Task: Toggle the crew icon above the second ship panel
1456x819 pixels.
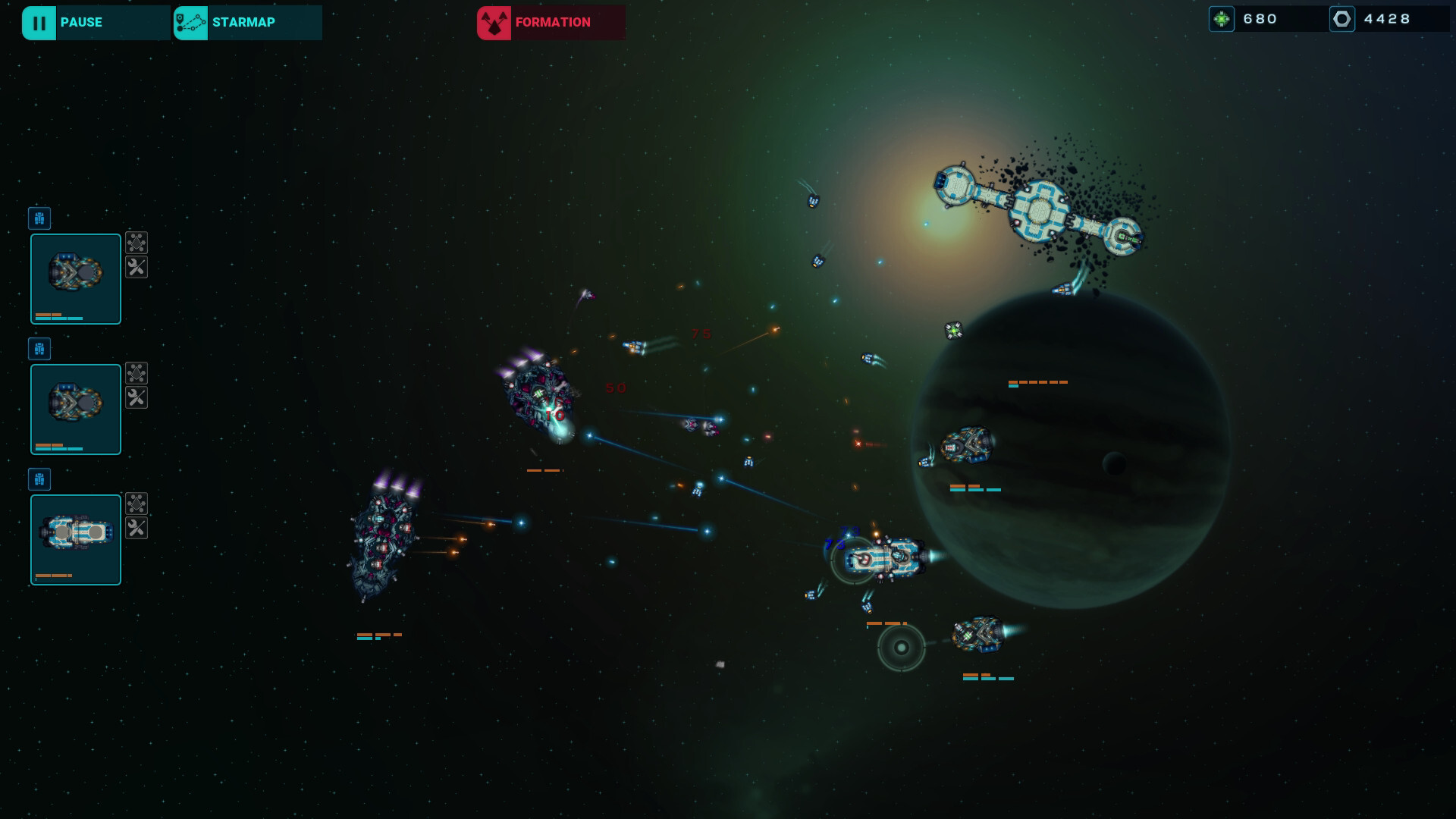Action: pos(39,349)
